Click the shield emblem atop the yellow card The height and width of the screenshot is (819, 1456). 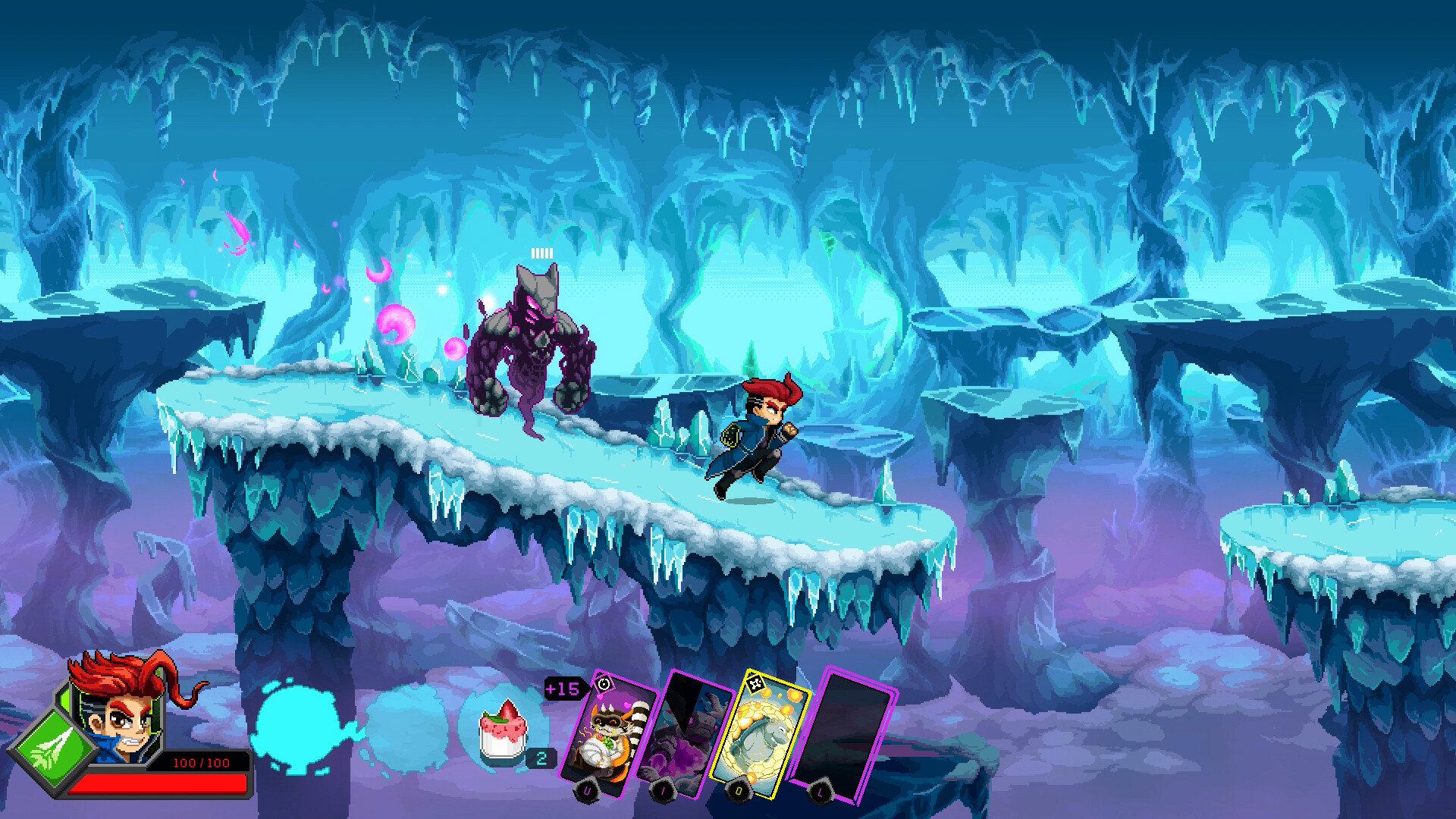click(755, 684)
